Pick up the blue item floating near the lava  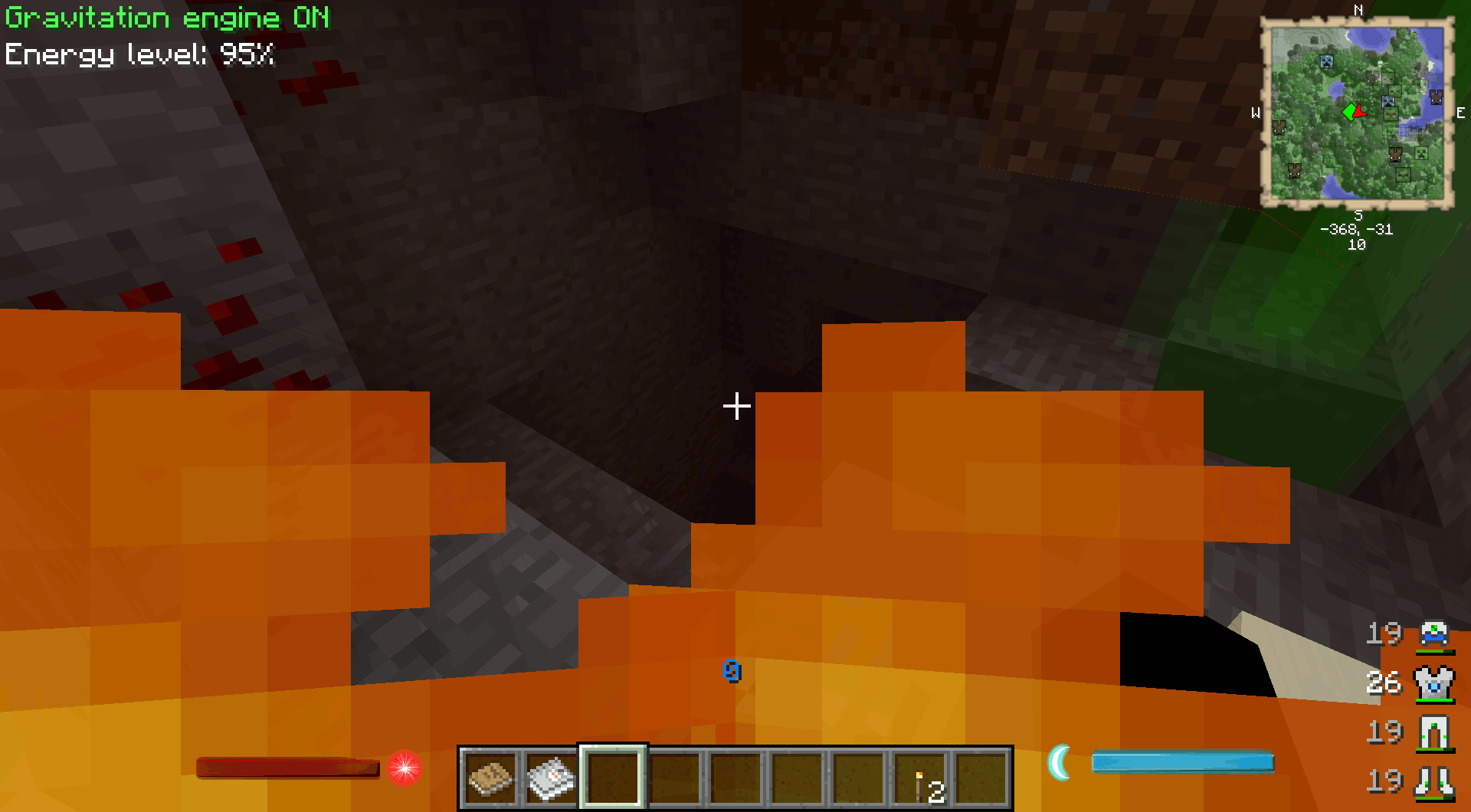point(732,671)
